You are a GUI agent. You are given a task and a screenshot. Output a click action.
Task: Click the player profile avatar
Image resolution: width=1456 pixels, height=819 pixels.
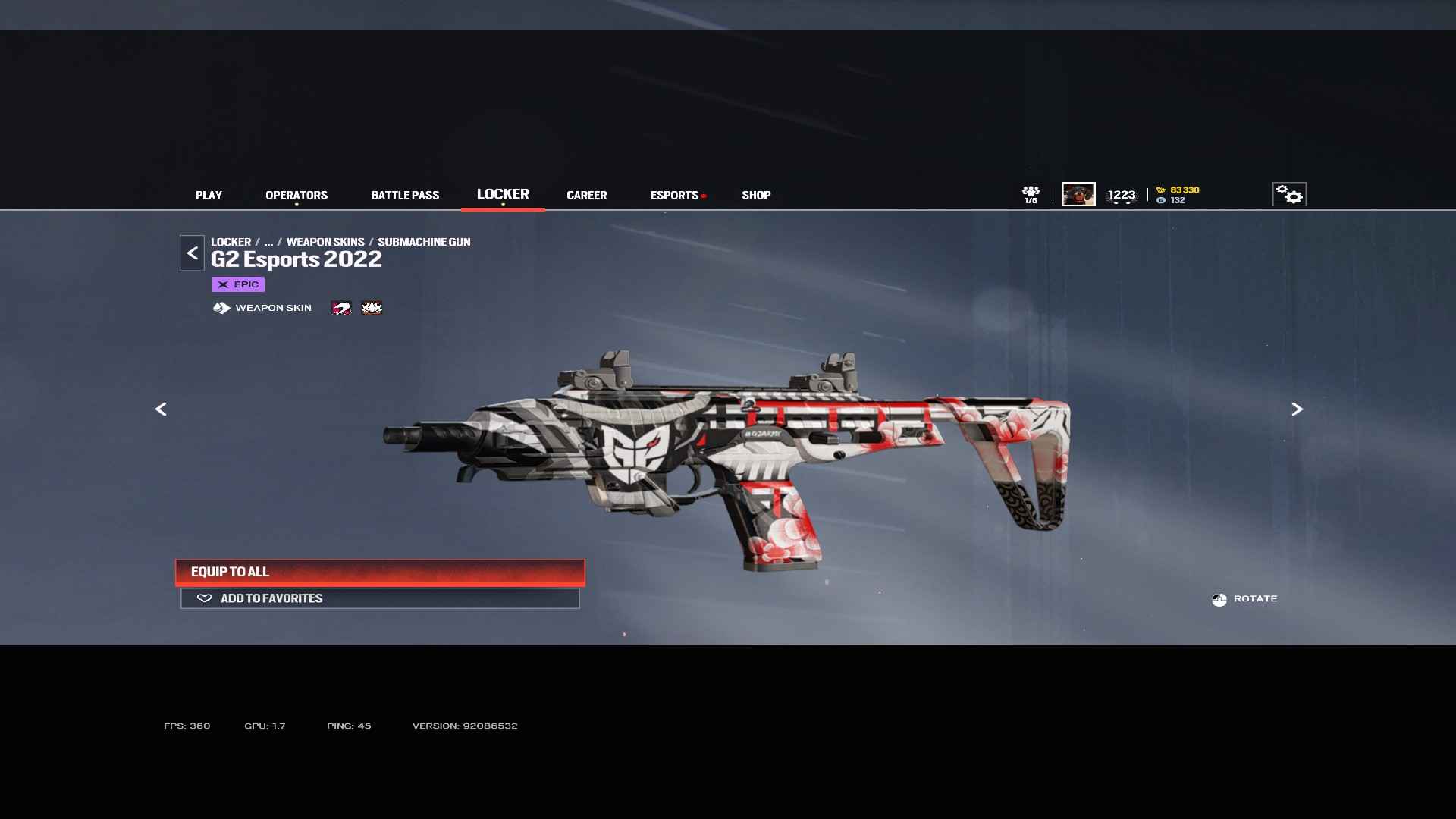1078,194
